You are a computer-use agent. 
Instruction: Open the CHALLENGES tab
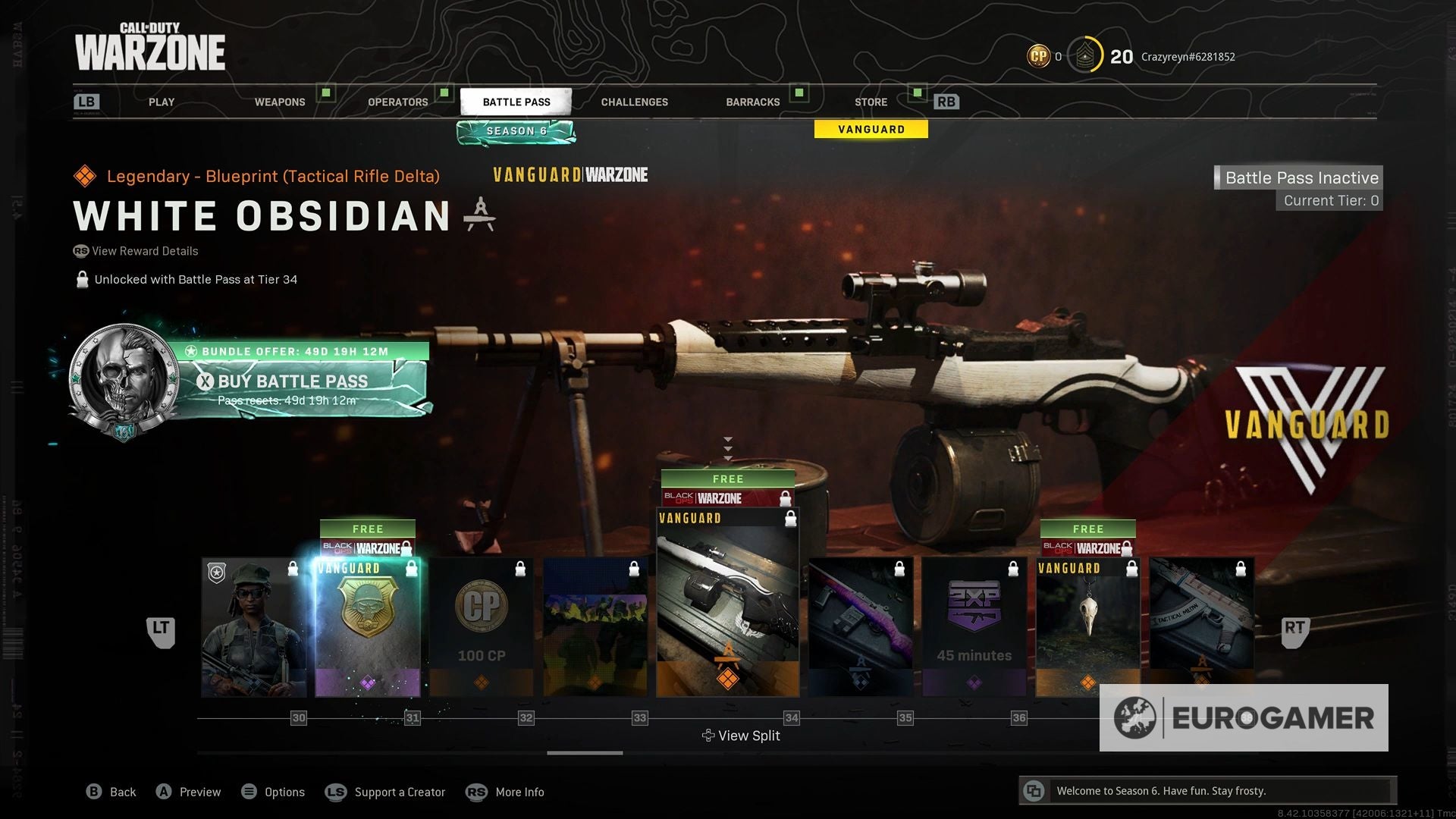point(634,101)
